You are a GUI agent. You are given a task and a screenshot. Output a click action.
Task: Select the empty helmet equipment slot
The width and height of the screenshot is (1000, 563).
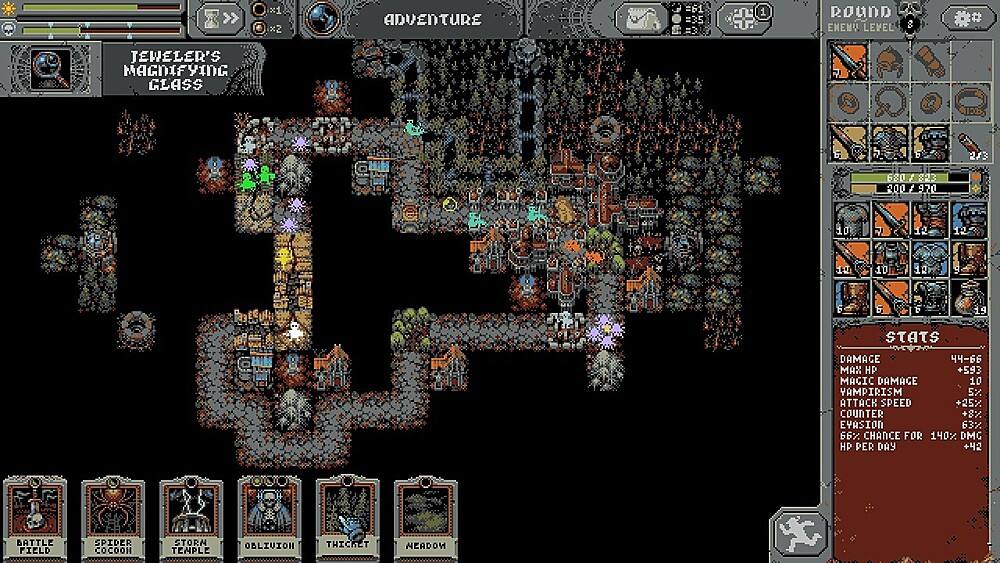click(x=888, y=62)
